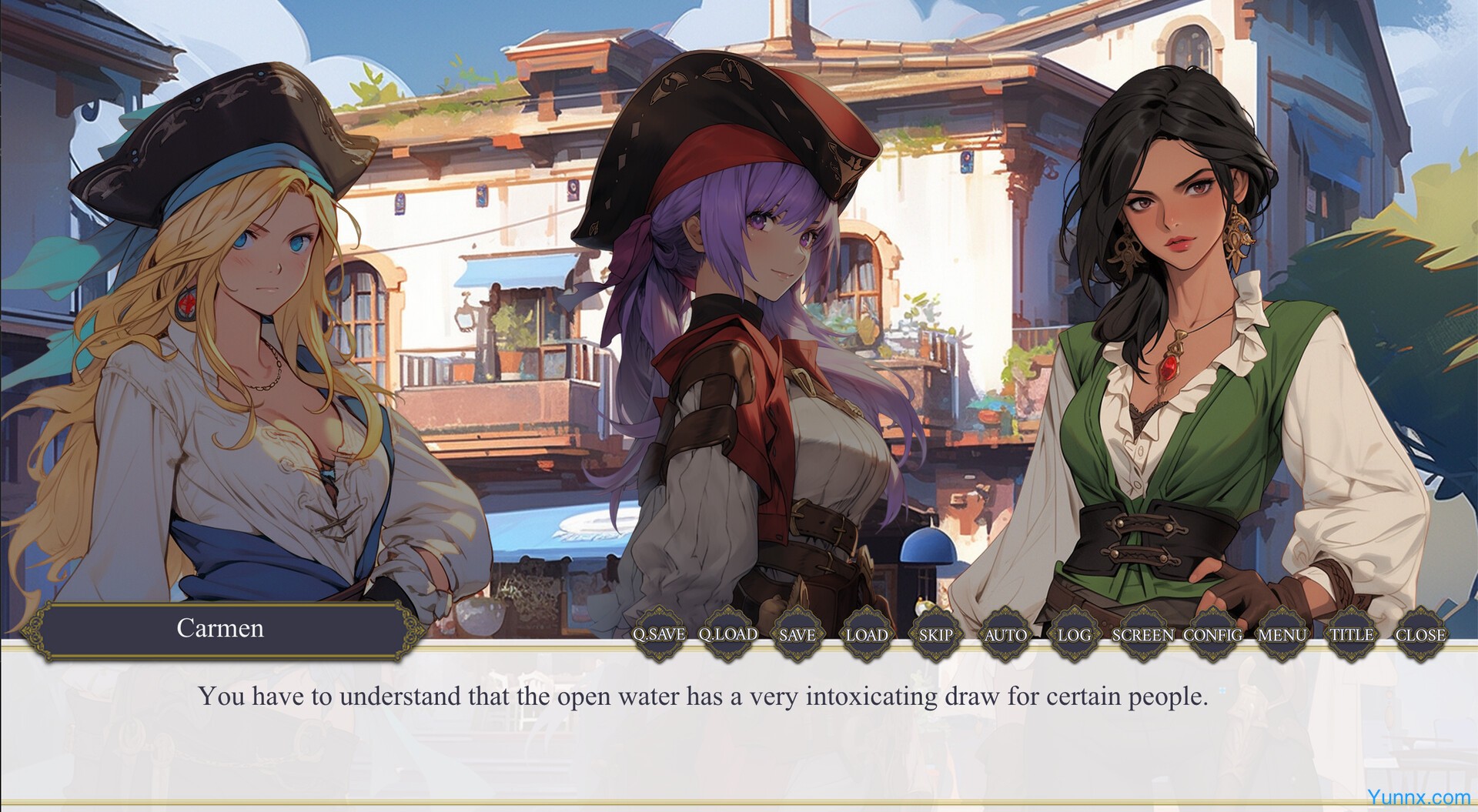Hide the text box with CLOSE

pyautogui.click(x=1420, y=635)
